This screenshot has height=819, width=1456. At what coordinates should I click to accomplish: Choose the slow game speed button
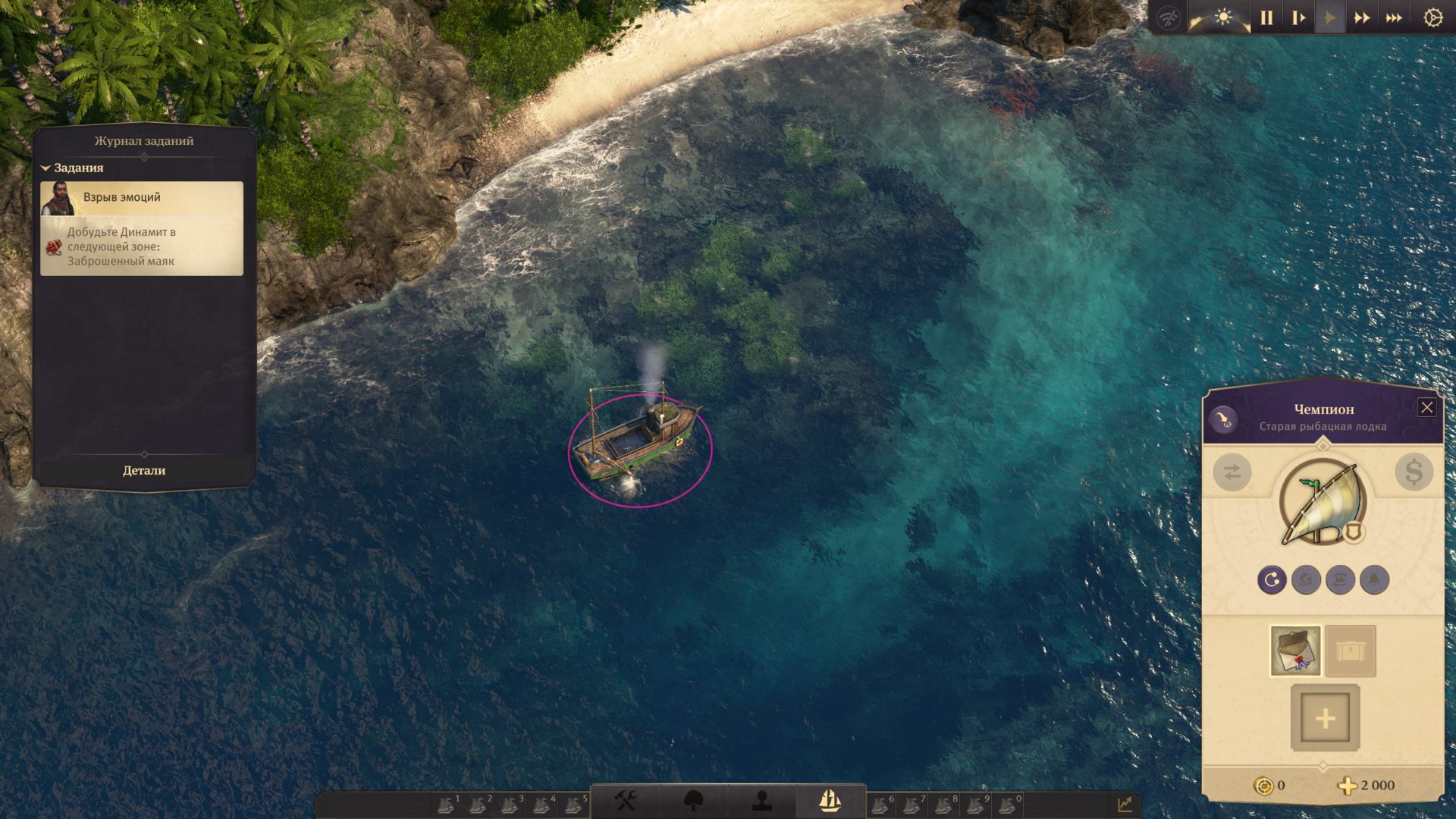pyautogui.click(x=1298, y=17)
